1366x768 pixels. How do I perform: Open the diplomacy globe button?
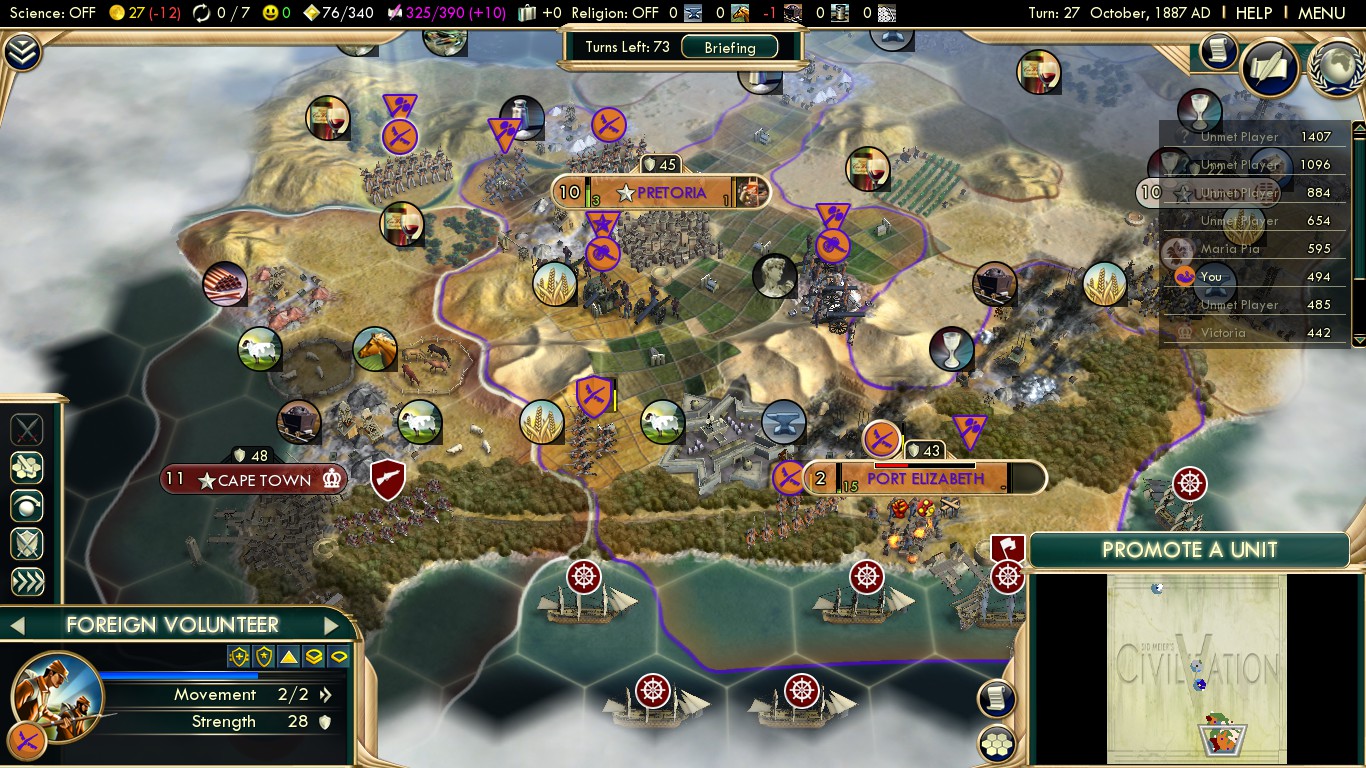[x=1336, y=67]
